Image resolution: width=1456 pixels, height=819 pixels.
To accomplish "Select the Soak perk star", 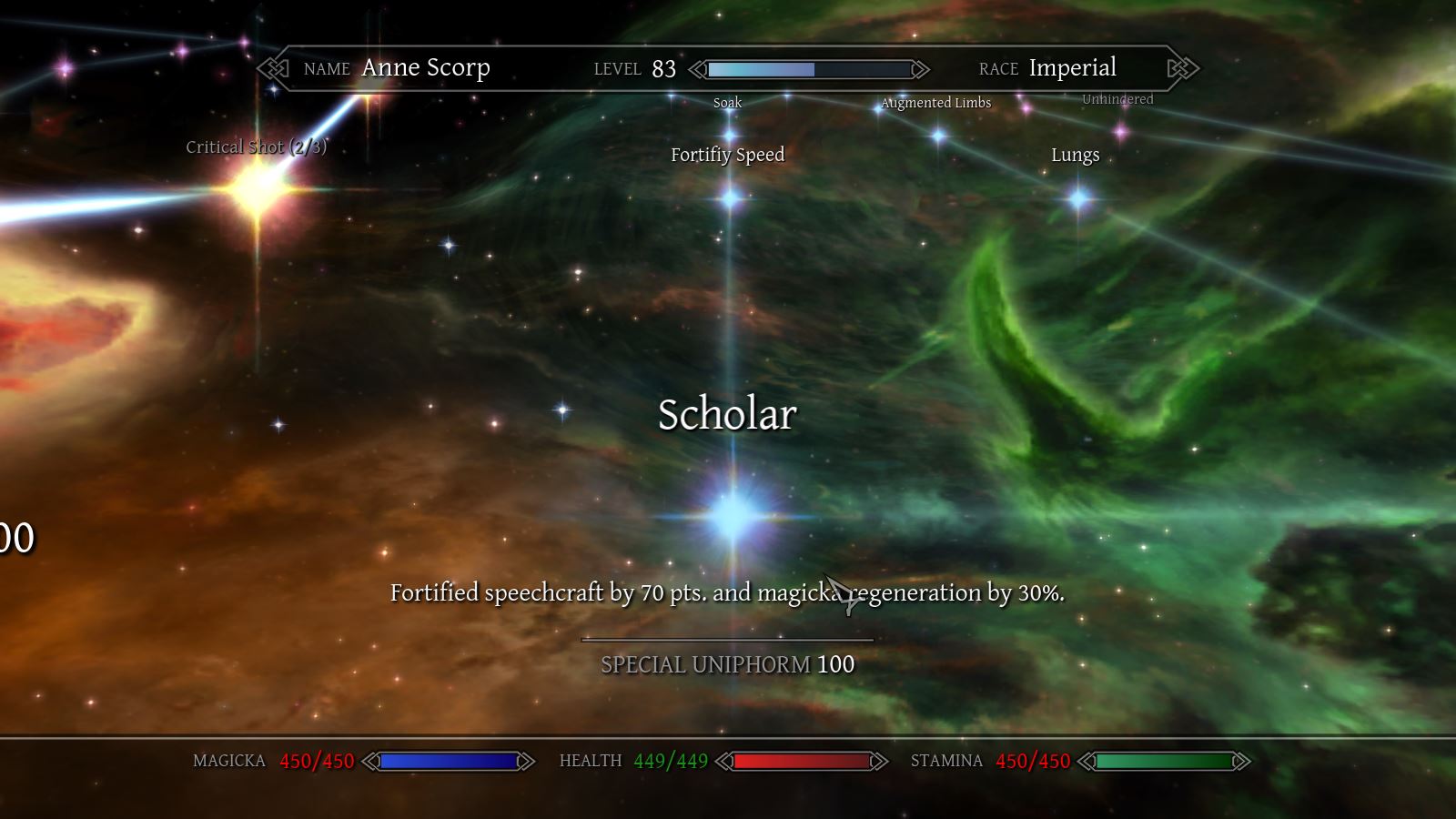I will coord(730,136).
